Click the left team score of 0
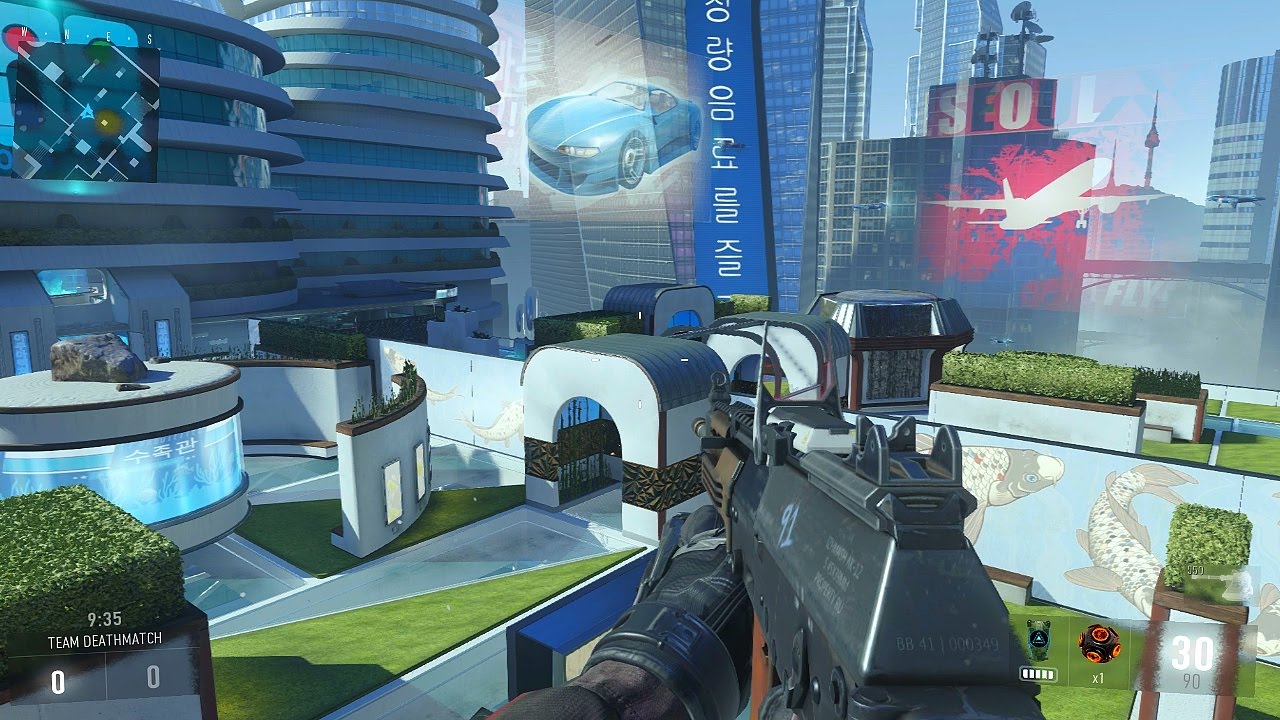 tap(58, 679)
